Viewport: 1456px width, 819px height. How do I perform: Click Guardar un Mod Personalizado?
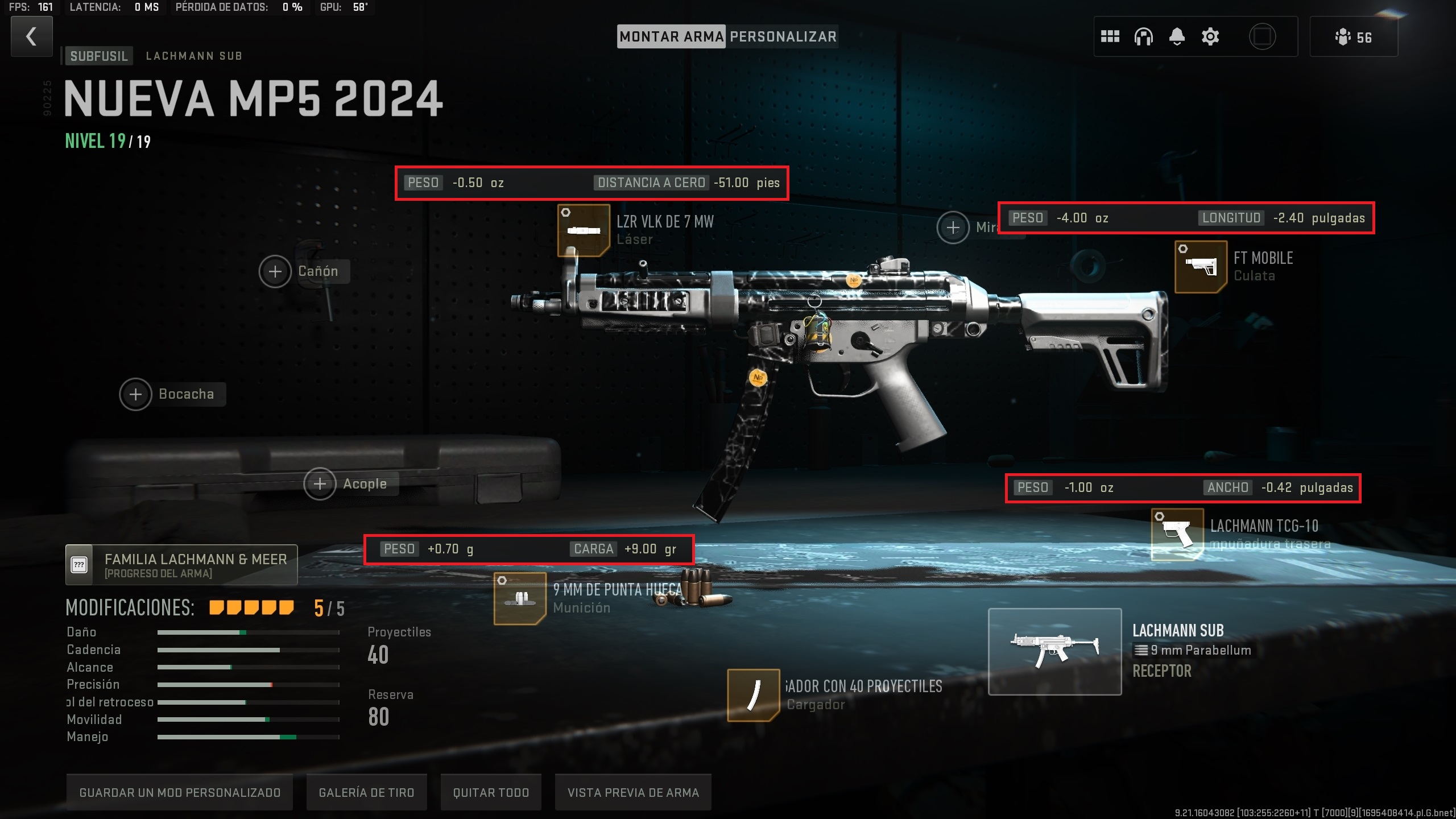tap(180, 792)
